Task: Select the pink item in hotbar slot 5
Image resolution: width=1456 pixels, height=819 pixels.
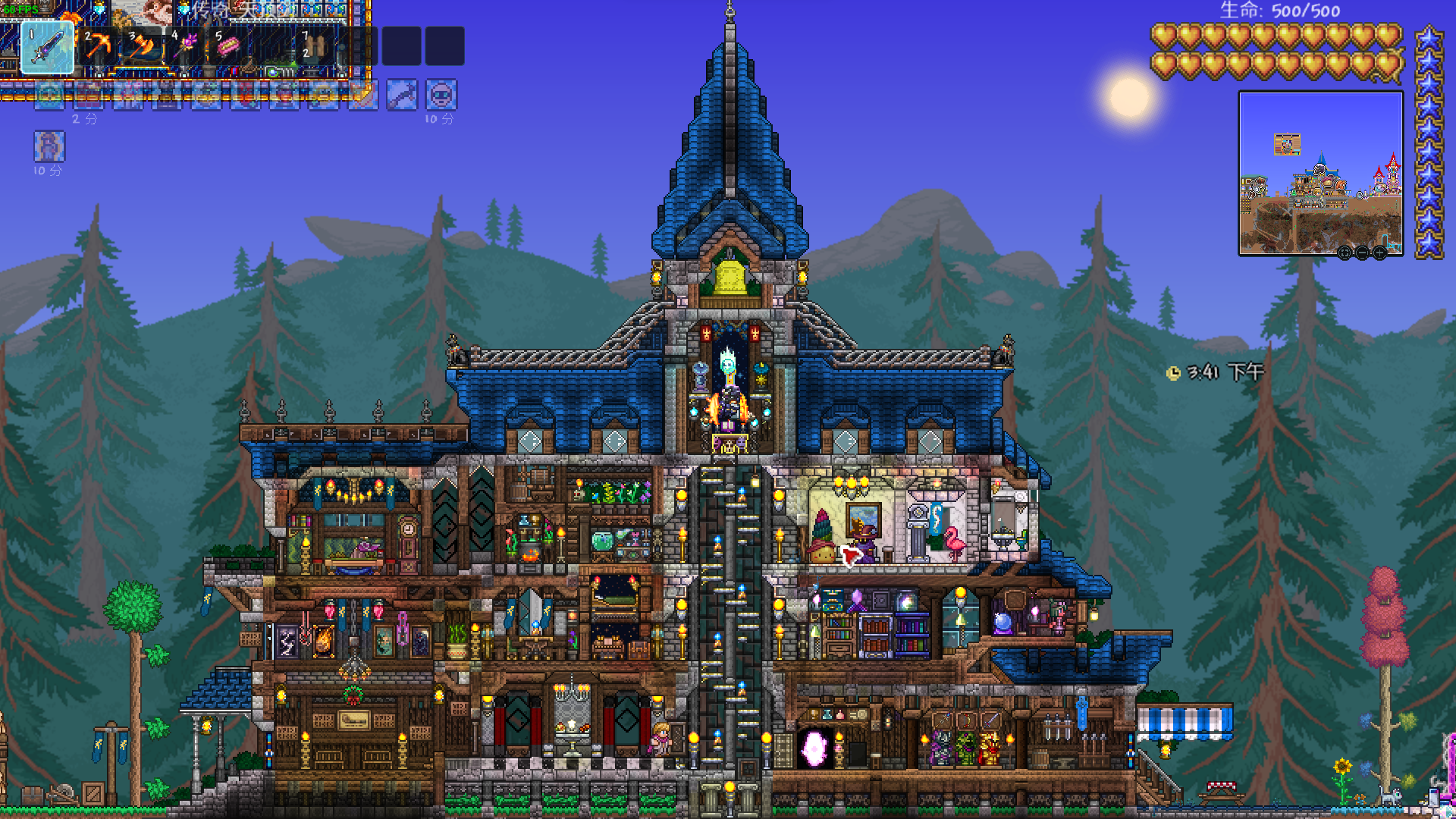Action: [x=227, y=47]
